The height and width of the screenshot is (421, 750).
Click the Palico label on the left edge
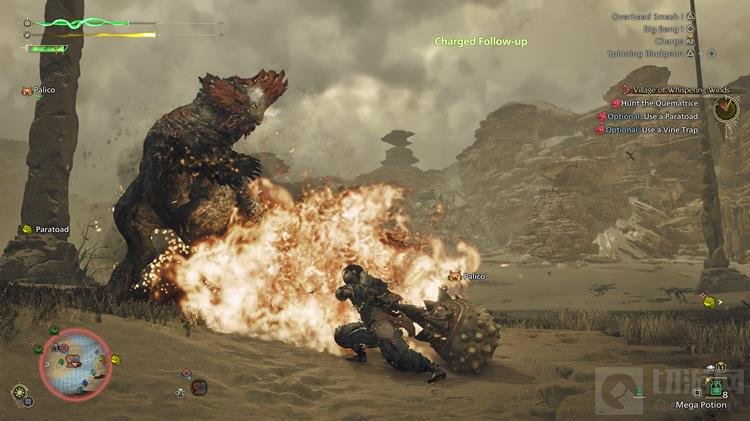point(42,91)
